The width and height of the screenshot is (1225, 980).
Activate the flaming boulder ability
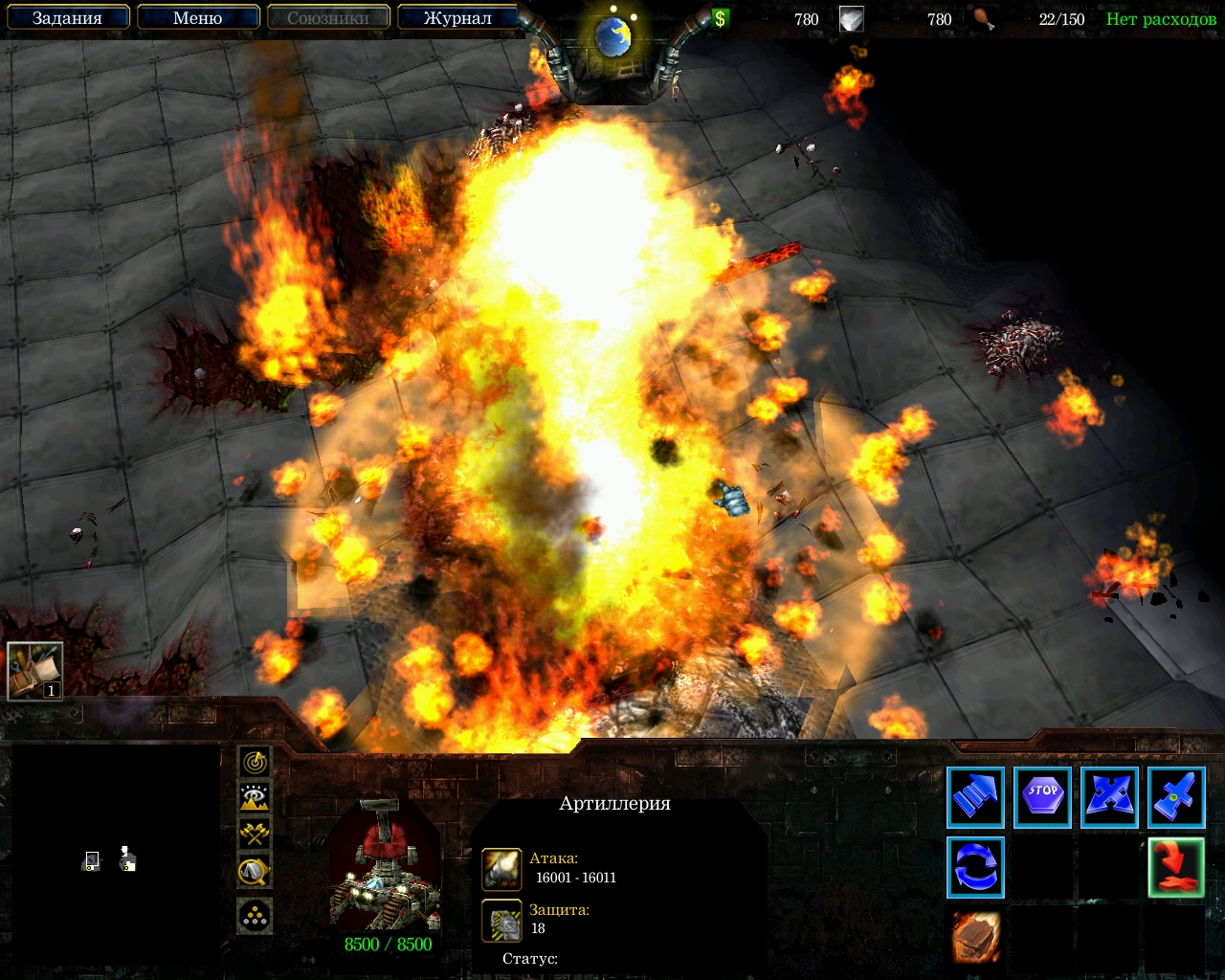pyautogui.click(x=975, y=936)
